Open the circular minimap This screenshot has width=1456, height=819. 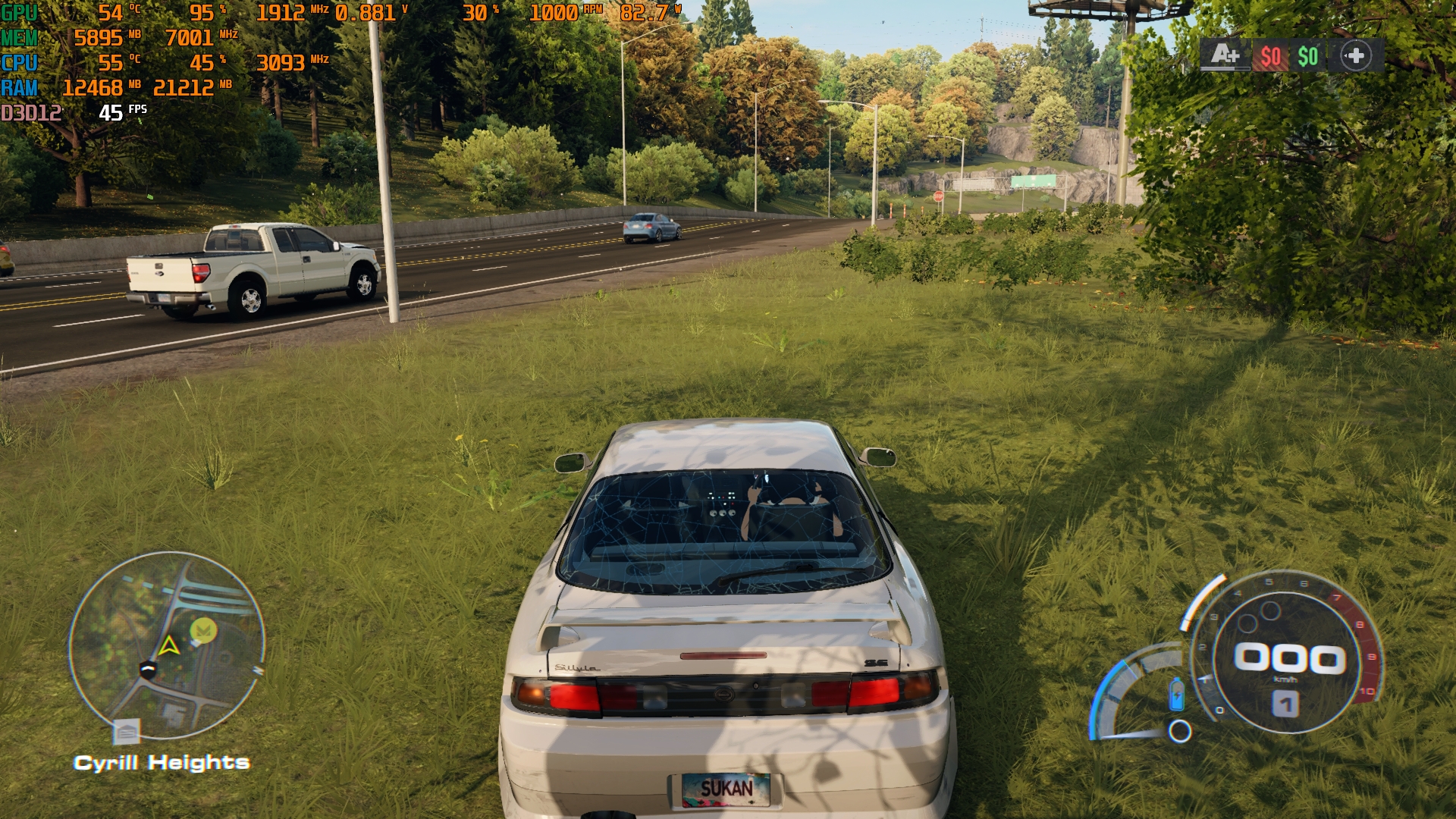(x=167, y=645)
